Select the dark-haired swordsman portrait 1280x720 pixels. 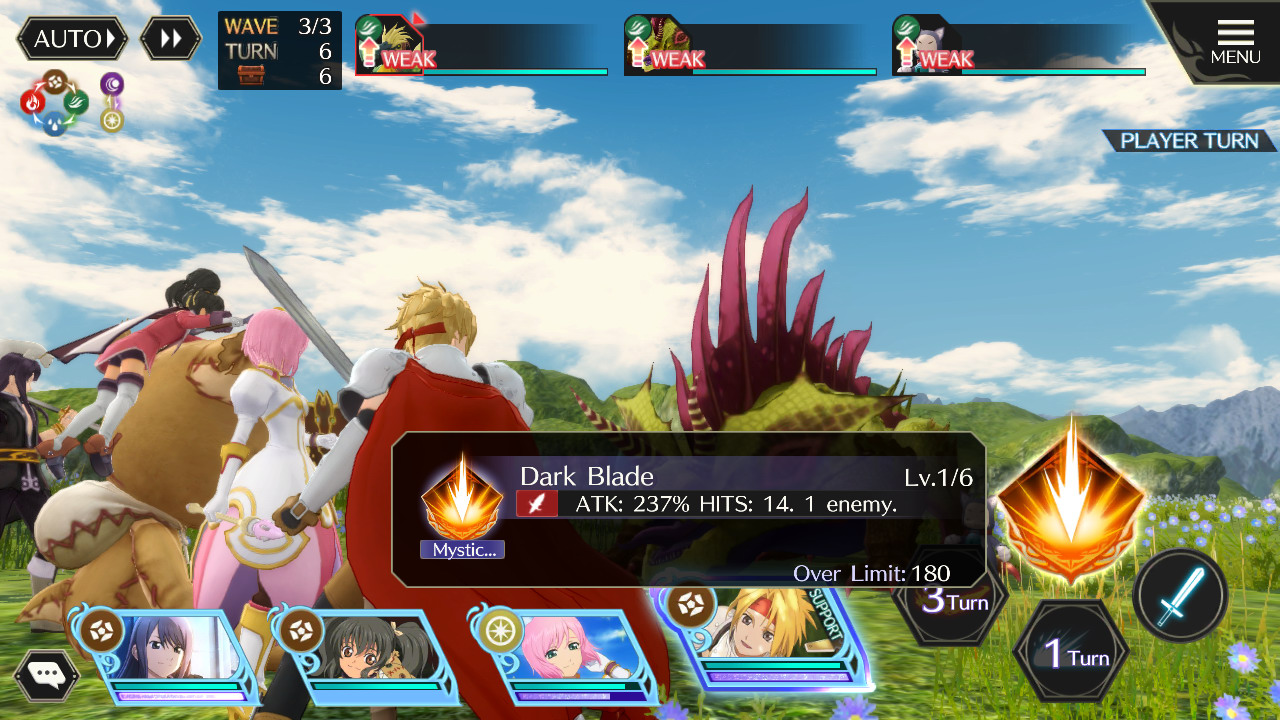[170, 655]
